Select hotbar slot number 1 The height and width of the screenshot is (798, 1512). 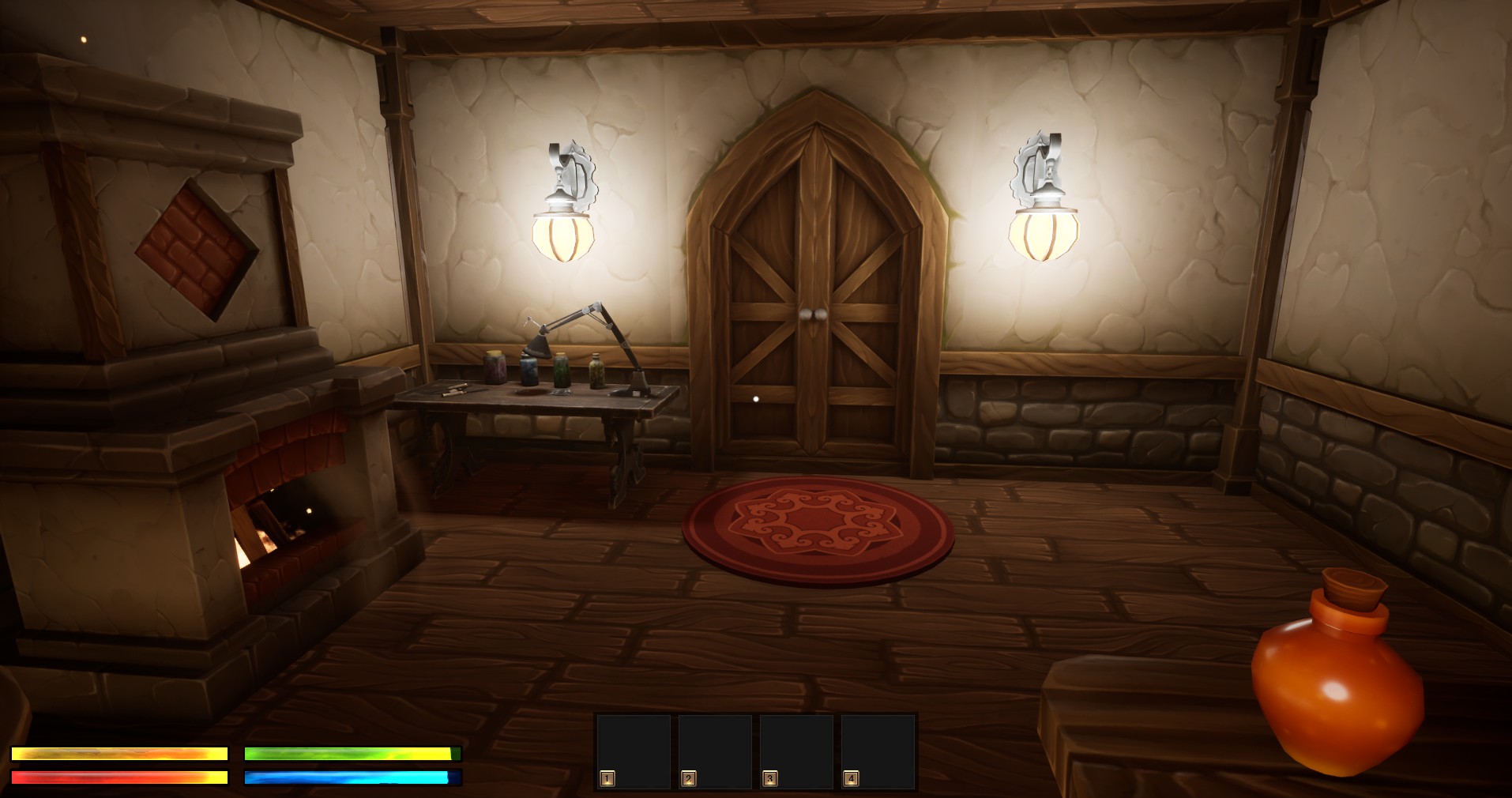tap(634, 751)
